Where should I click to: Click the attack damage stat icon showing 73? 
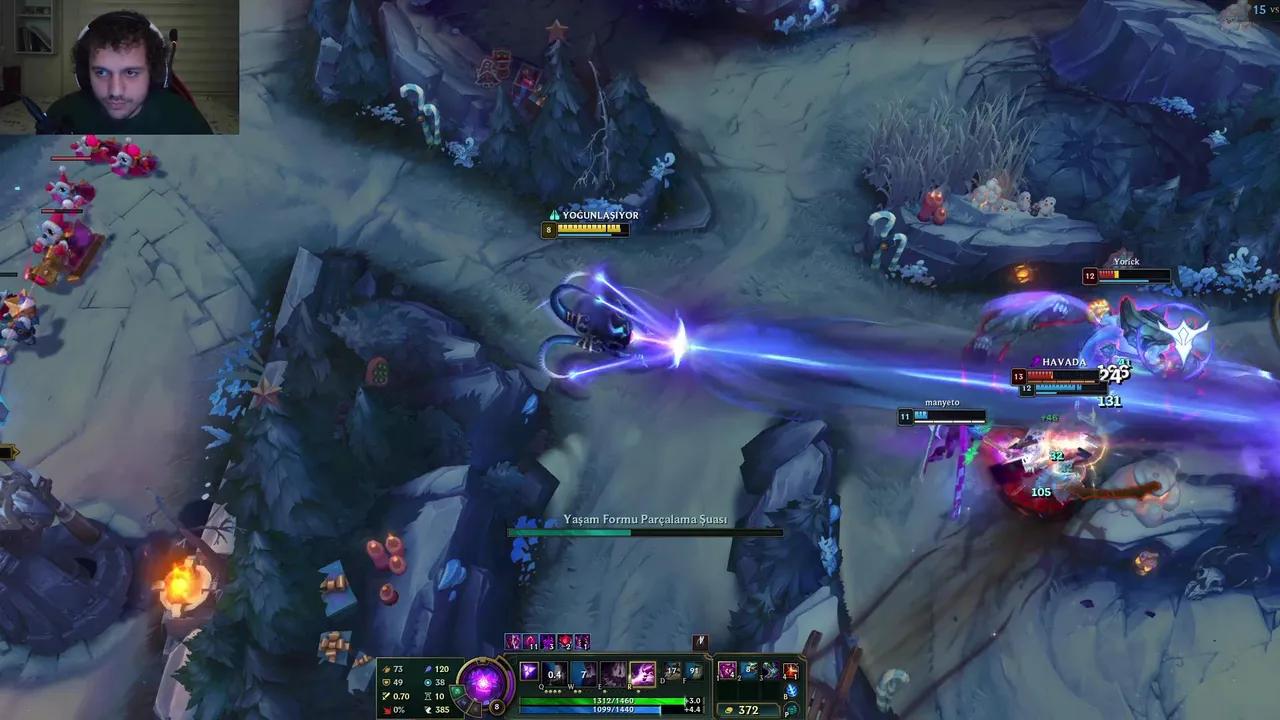(385, 670)
